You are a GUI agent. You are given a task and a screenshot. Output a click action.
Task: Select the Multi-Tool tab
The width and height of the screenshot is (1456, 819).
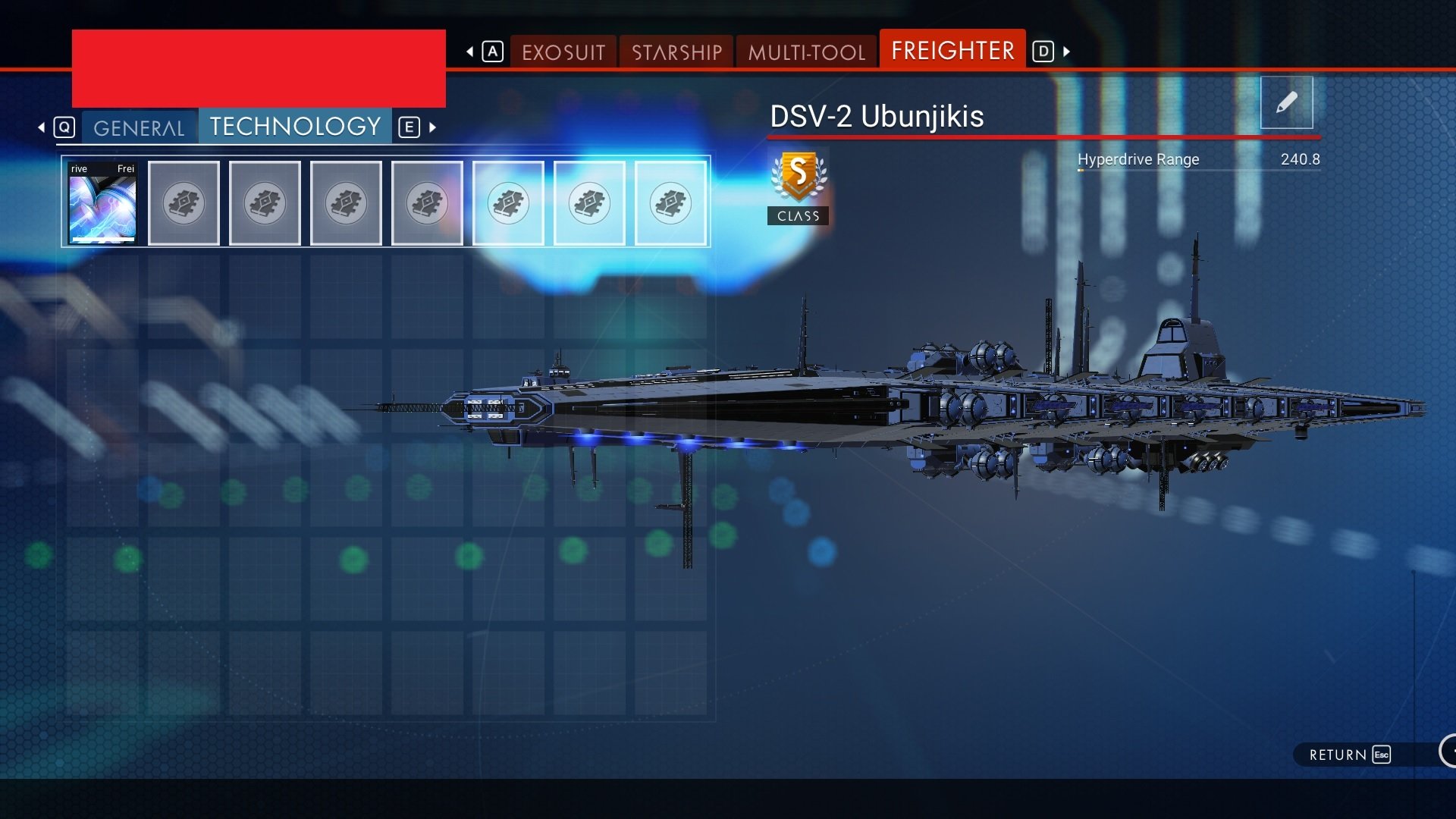pos(806,52)
